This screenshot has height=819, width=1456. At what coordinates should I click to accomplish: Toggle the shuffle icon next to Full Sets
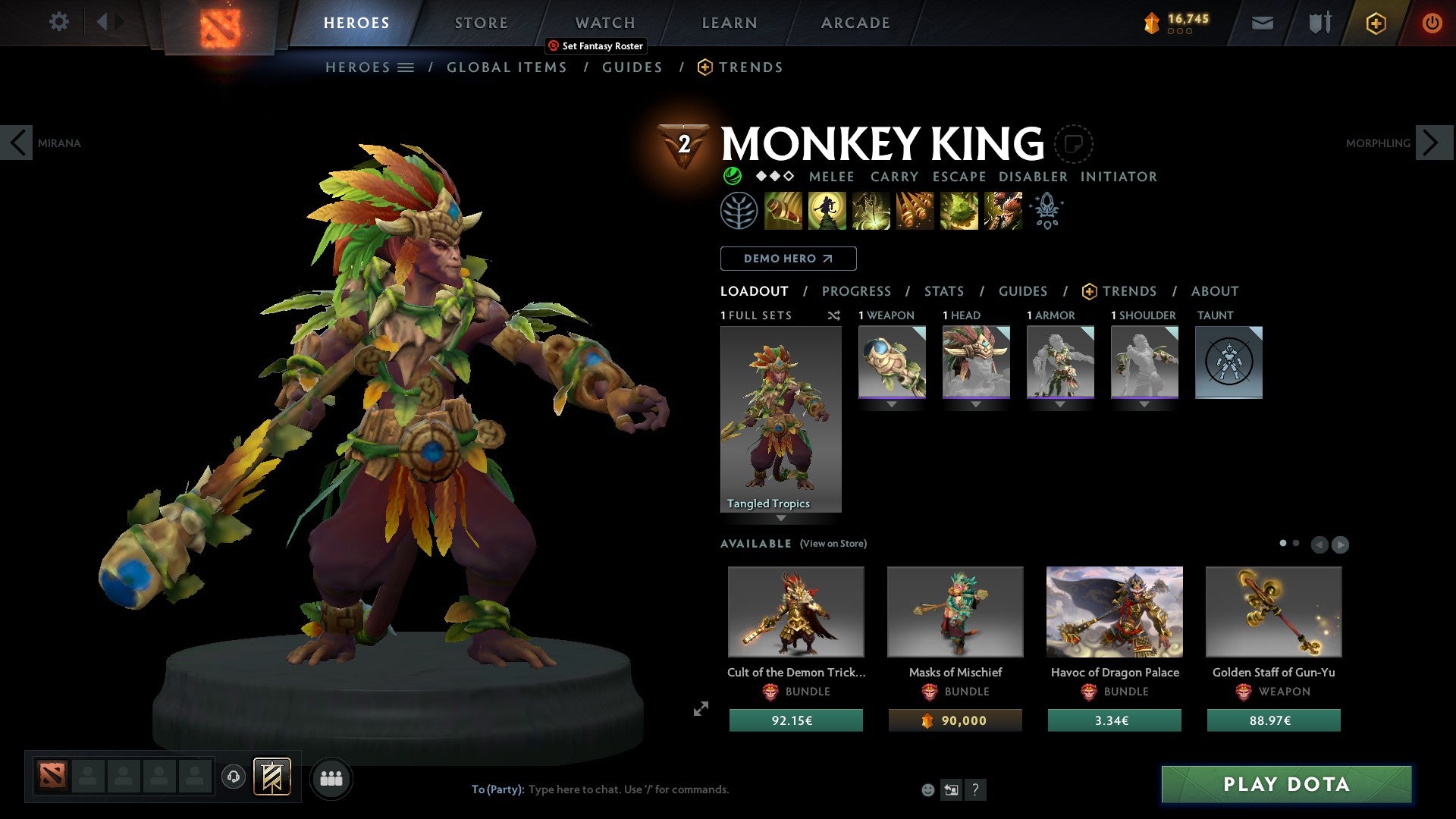click(834, 315)
